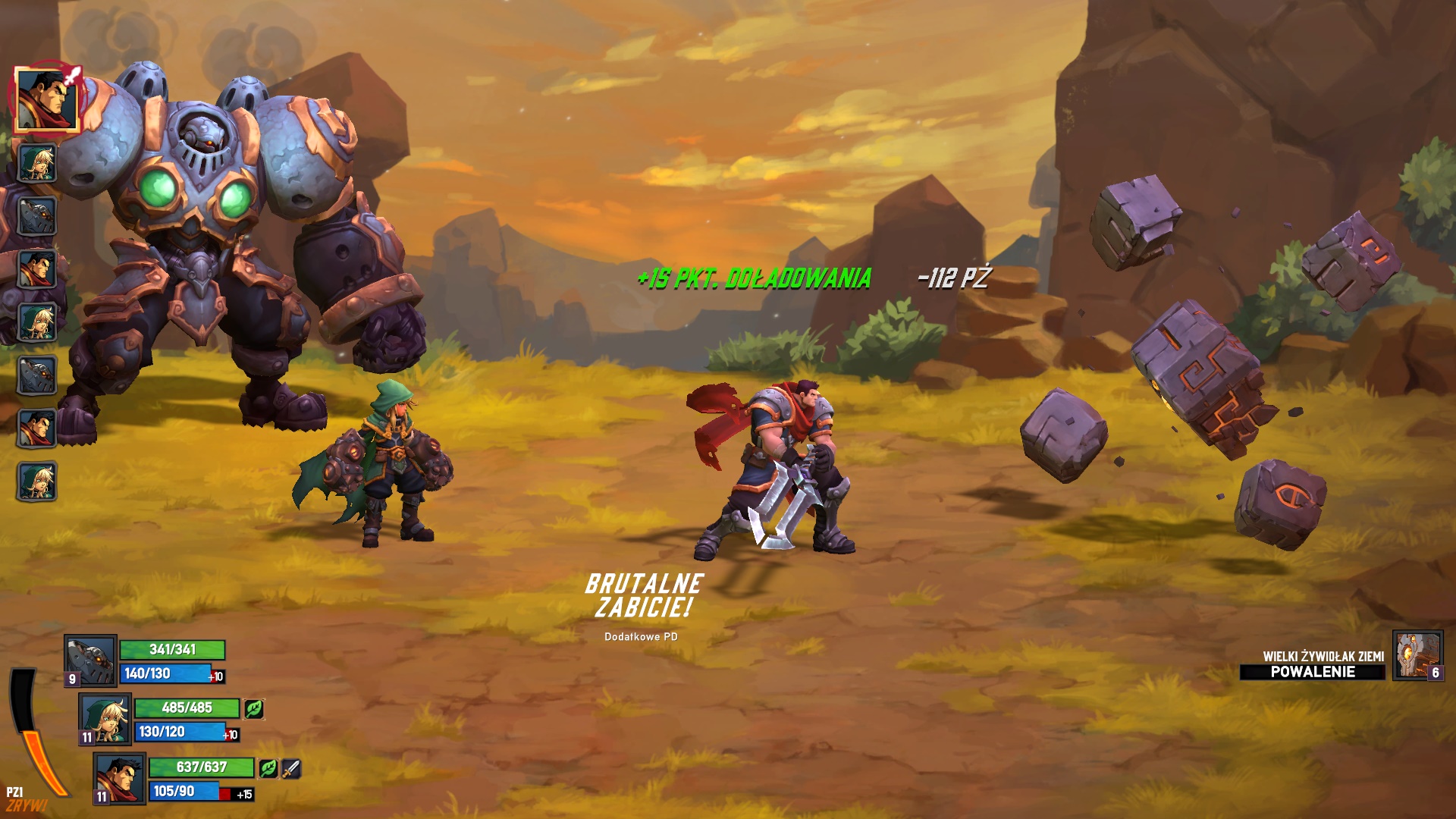1456x819 pixels.
Task: Click the Wielki Żywiołak Ziemi enemy portrait
Action: click(x=1417, y=655)
